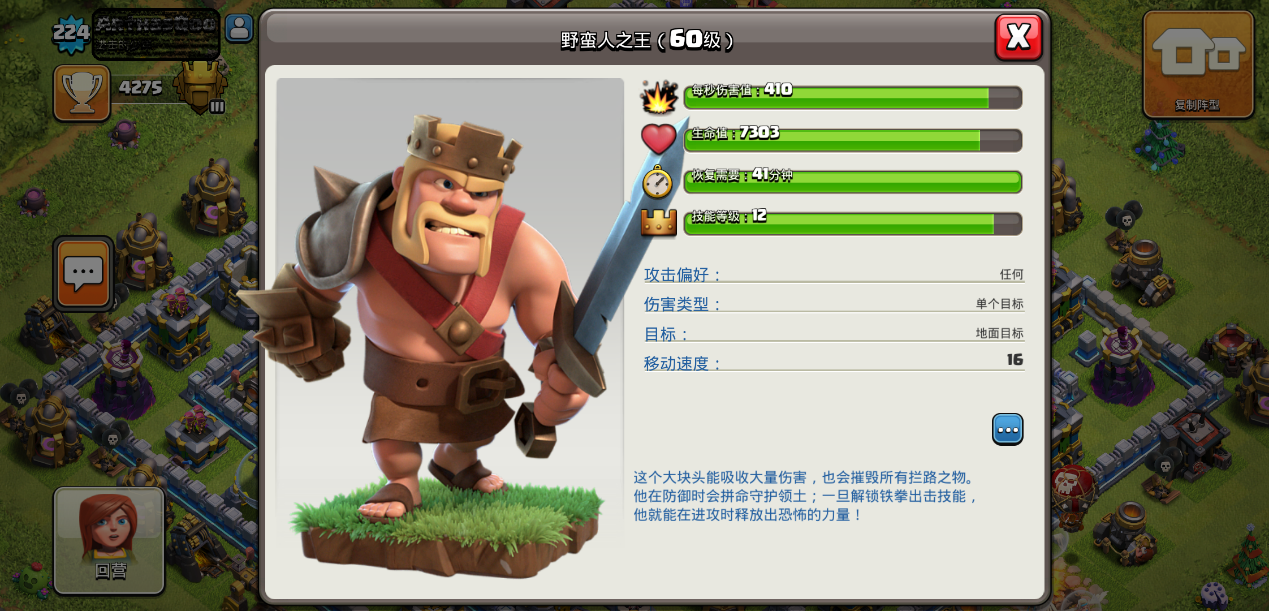Close the Barbarian King info window
Image resolution: width=1269 pixels, height=611 pixels.
click(x=1018, y=37)
